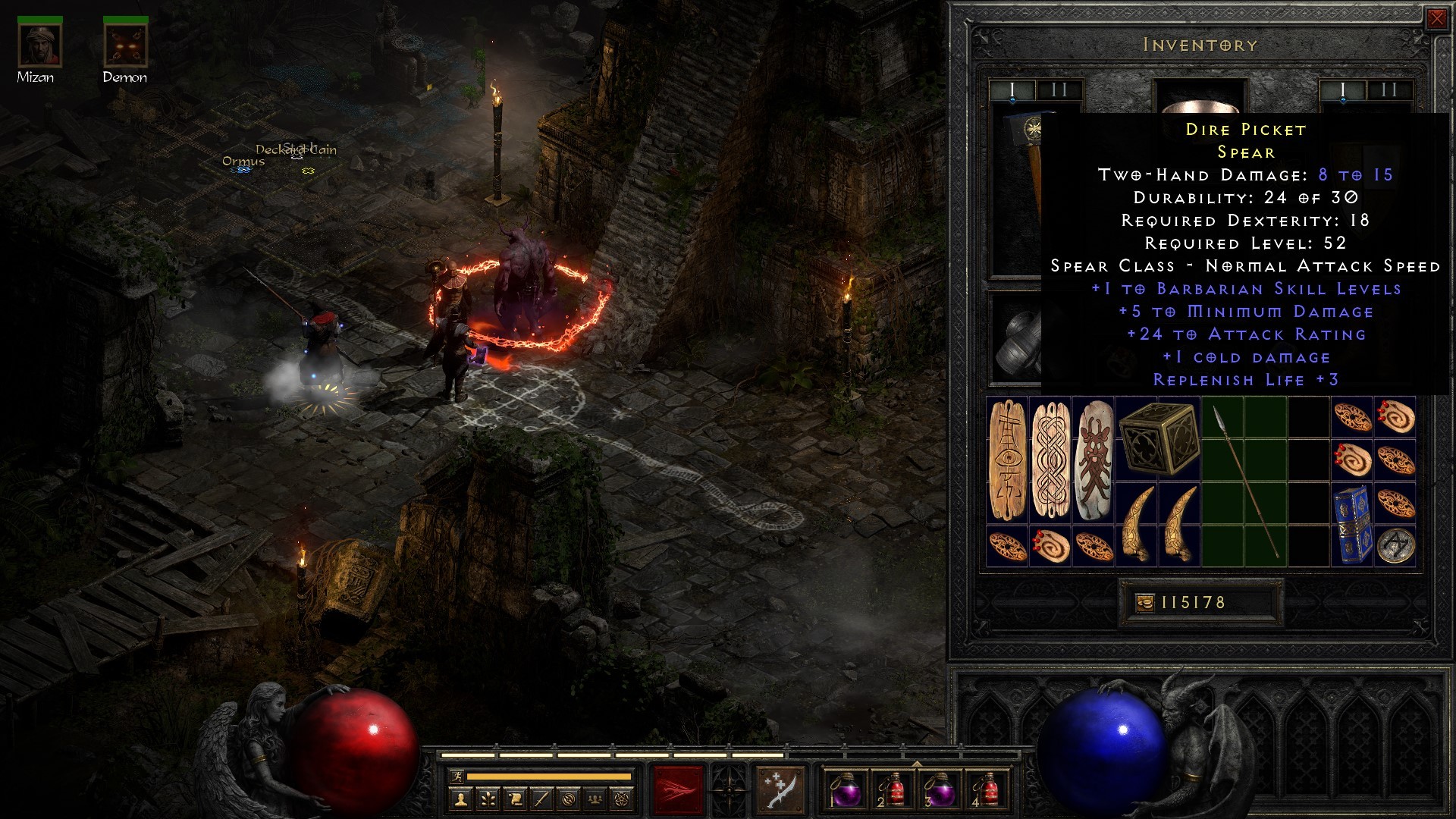The image size is (1456, 819).
Task: Use the red potion in belt slot 2
Action: point(892,790)
